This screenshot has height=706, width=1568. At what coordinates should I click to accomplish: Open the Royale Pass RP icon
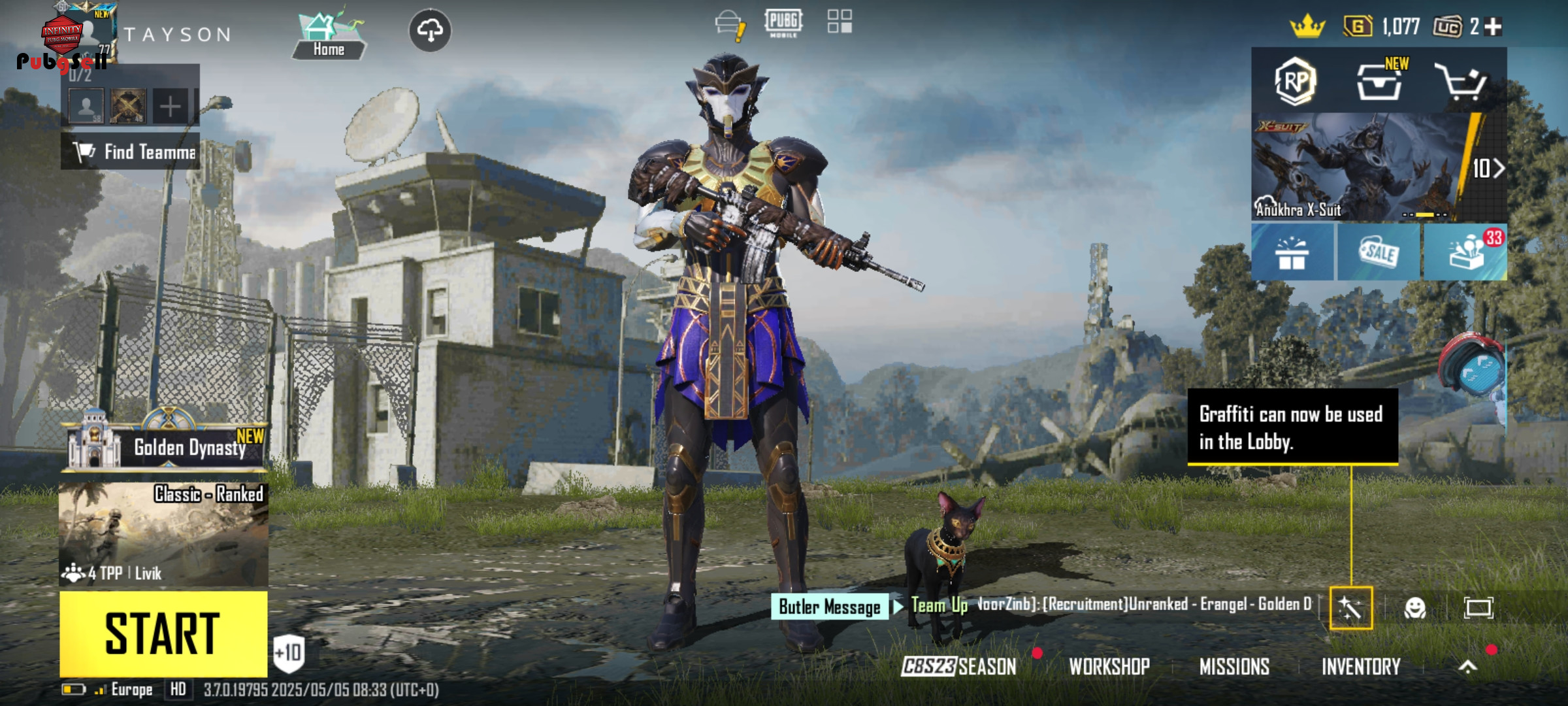point(1294,82)
